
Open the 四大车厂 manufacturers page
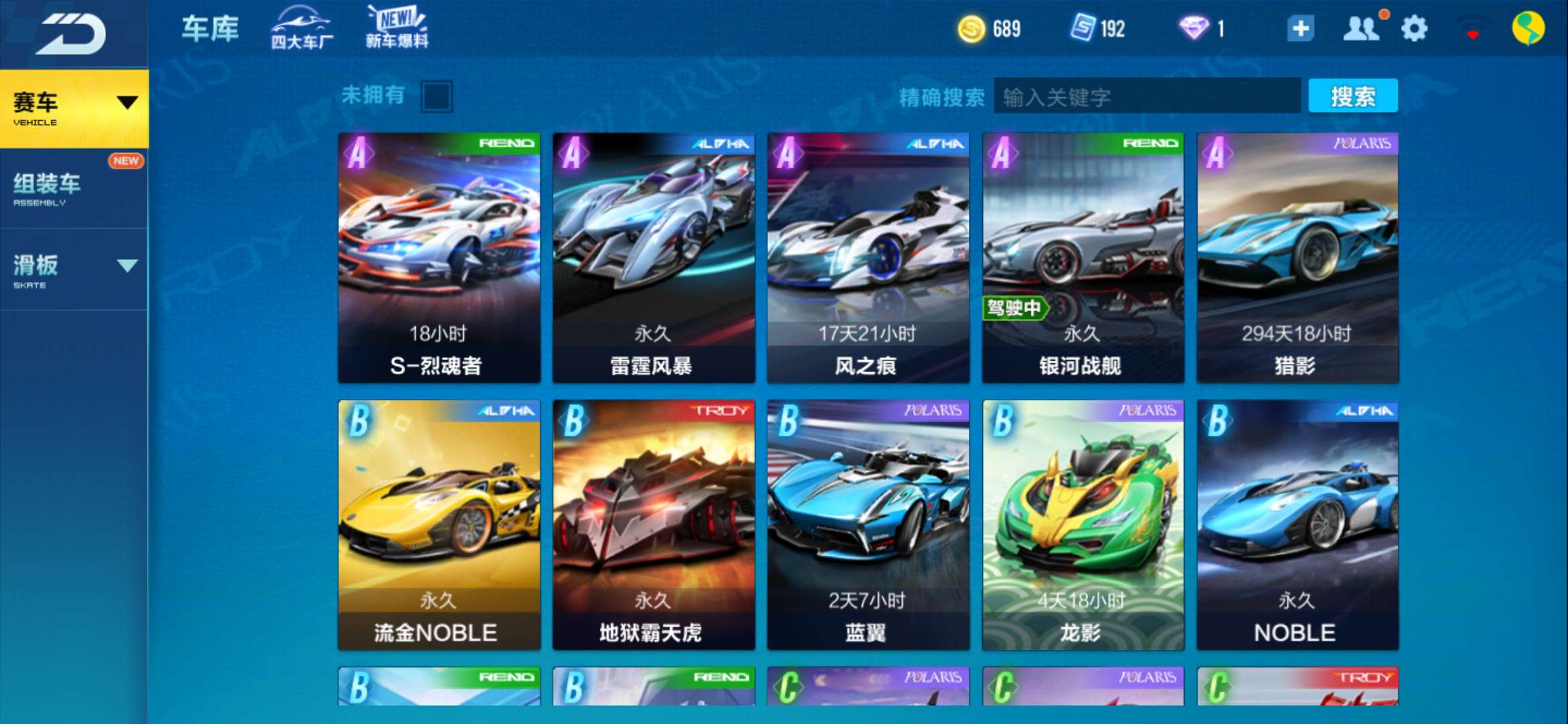302,29
